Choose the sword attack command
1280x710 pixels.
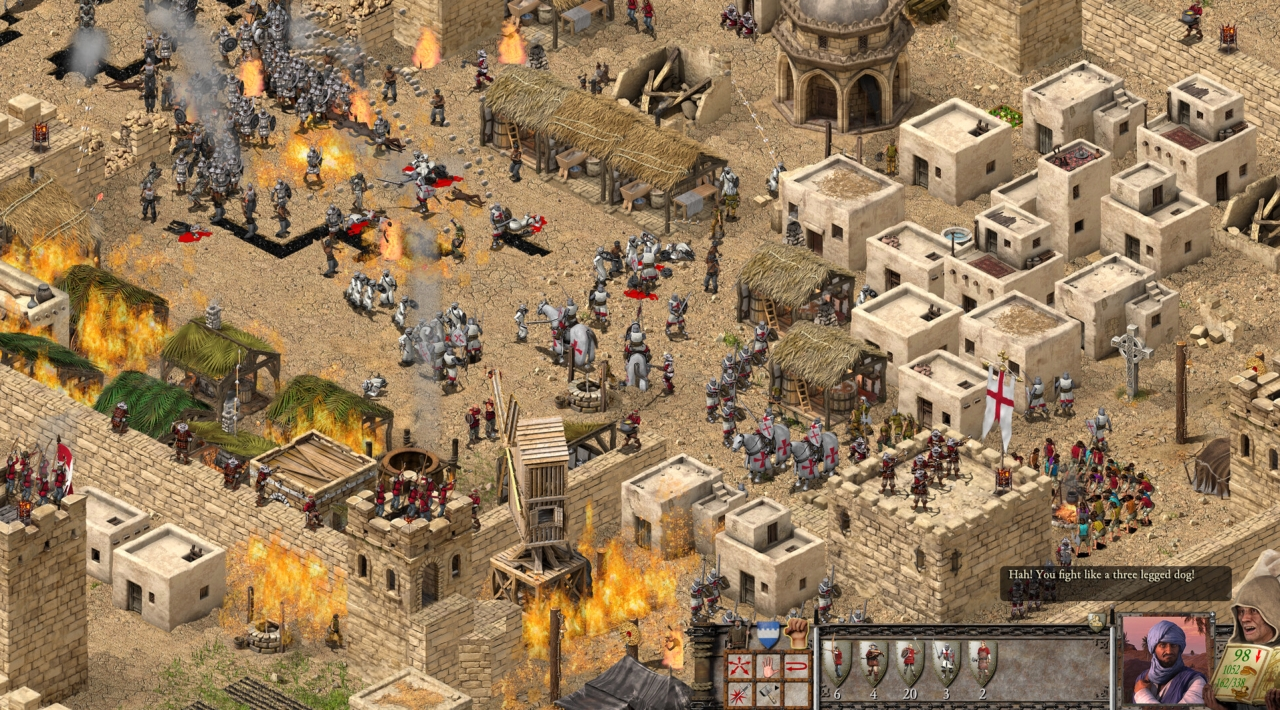(x=740, y=693)
